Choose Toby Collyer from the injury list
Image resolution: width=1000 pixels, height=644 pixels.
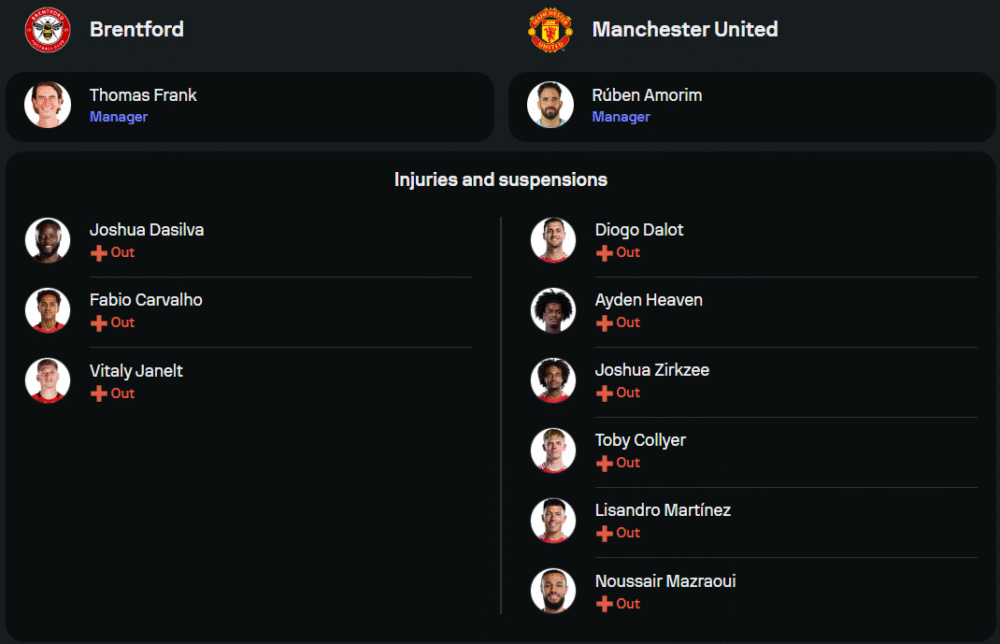(x=640, y=440)
